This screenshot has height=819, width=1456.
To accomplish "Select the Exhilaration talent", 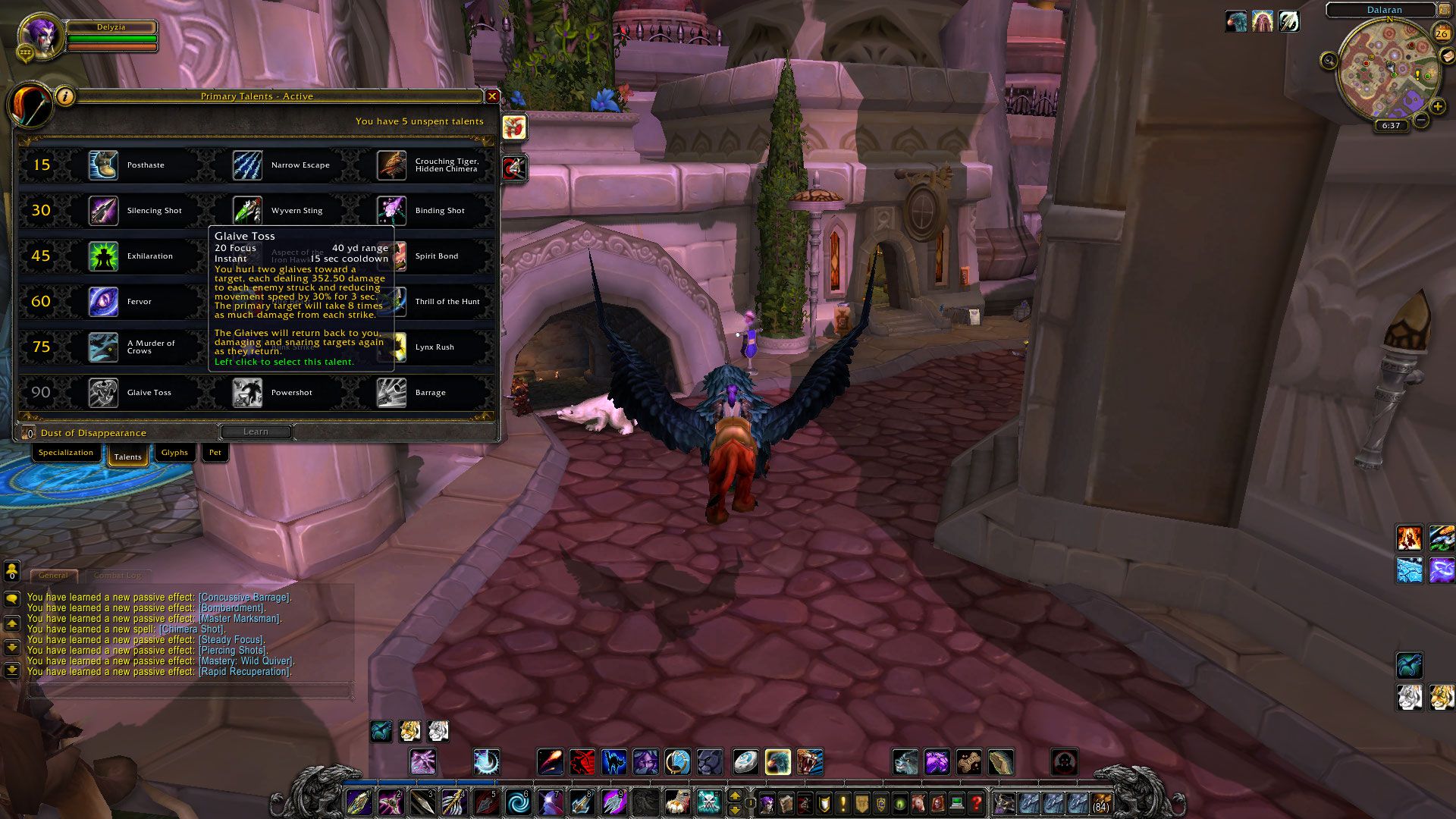I will click(103, 256).
